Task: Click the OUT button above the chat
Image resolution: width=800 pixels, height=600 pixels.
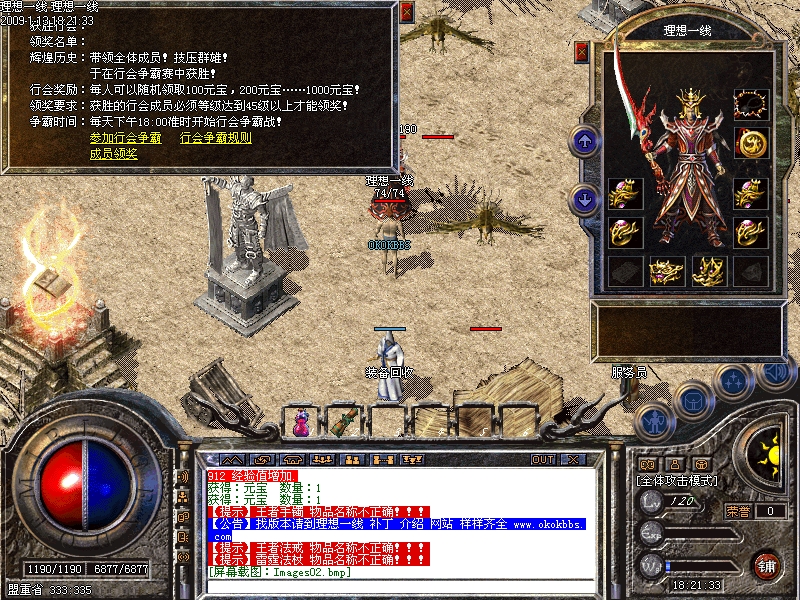Action: (542, 459)
